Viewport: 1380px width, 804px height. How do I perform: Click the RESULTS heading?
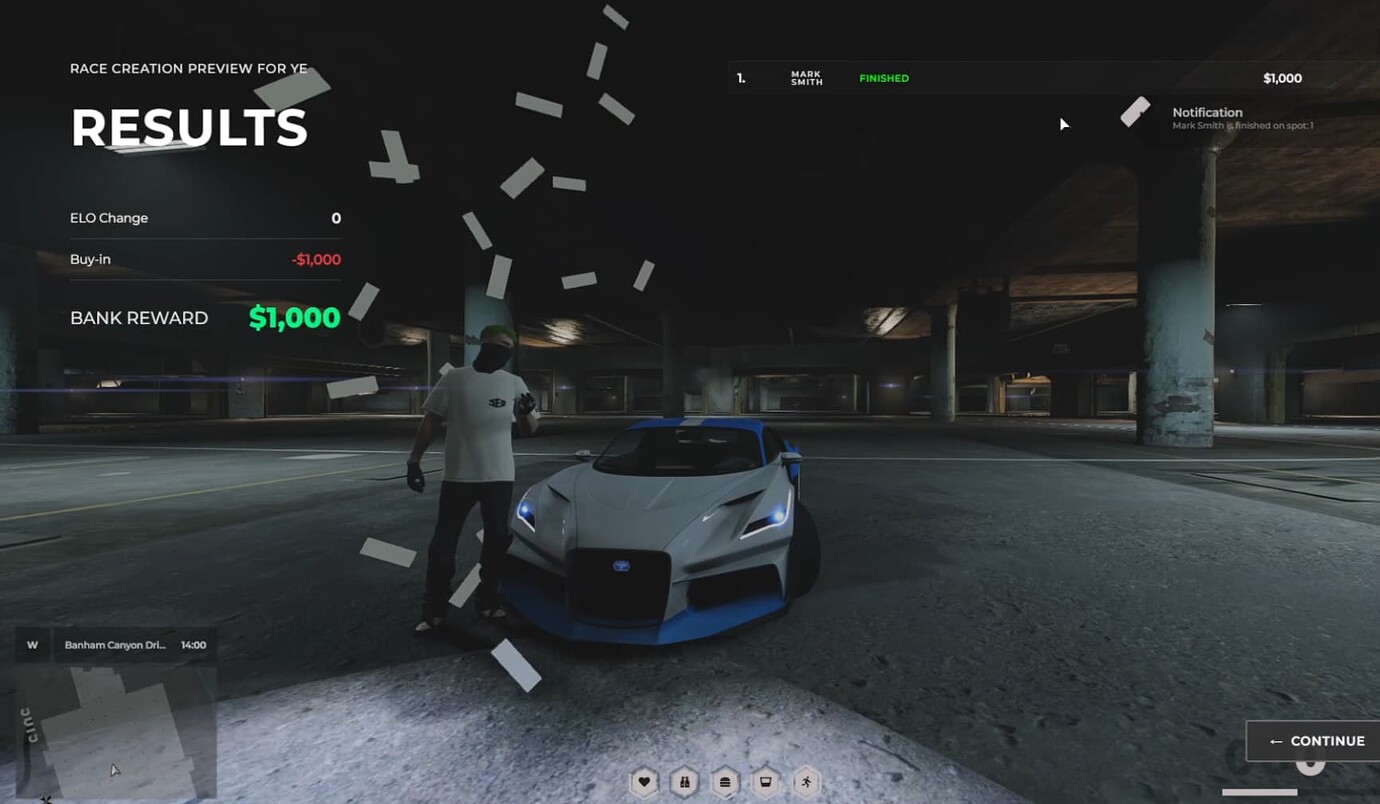[188, 128]
